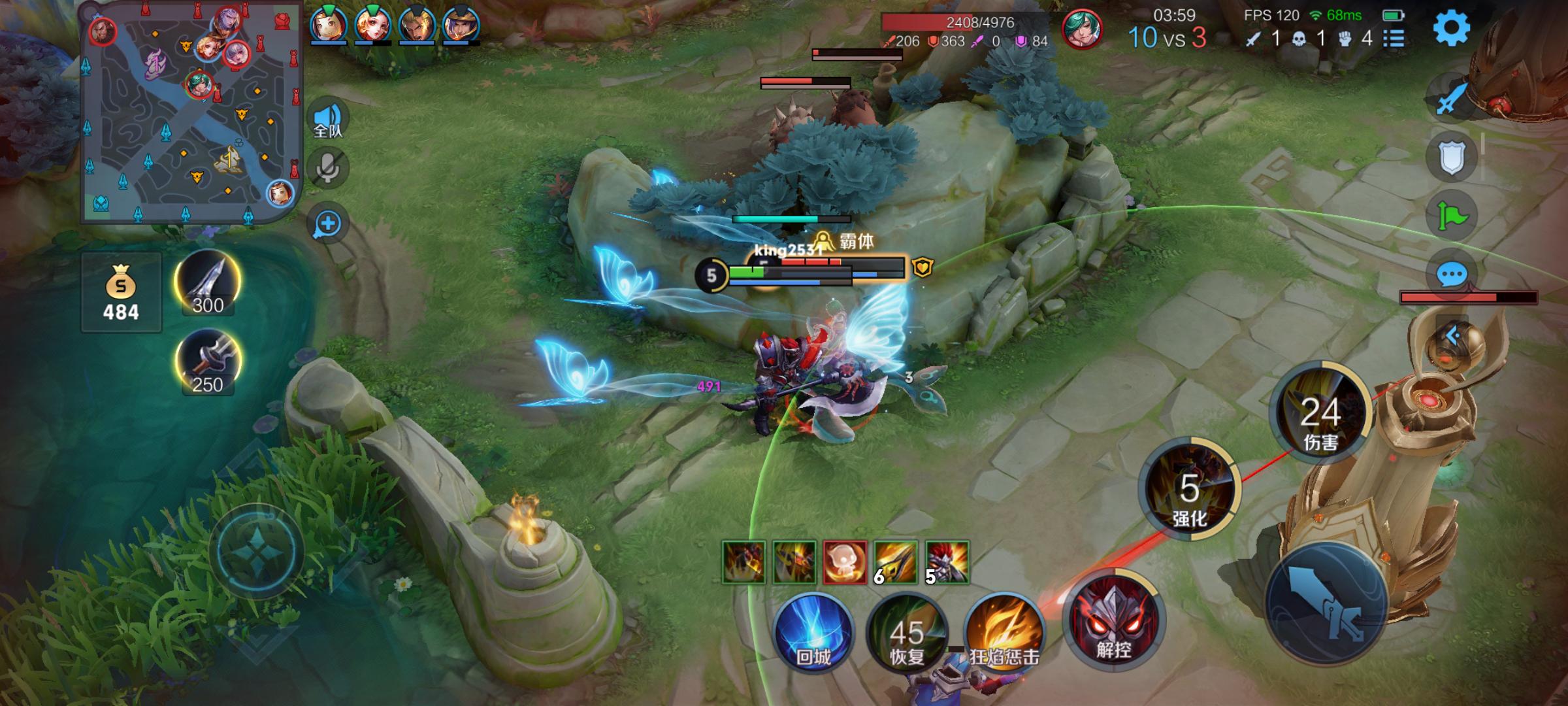The width and height of the screenshot is (1568, 706).
Task: Trigger the 强化 skill
Action: pyautogui.click(x=1189, y=490)
